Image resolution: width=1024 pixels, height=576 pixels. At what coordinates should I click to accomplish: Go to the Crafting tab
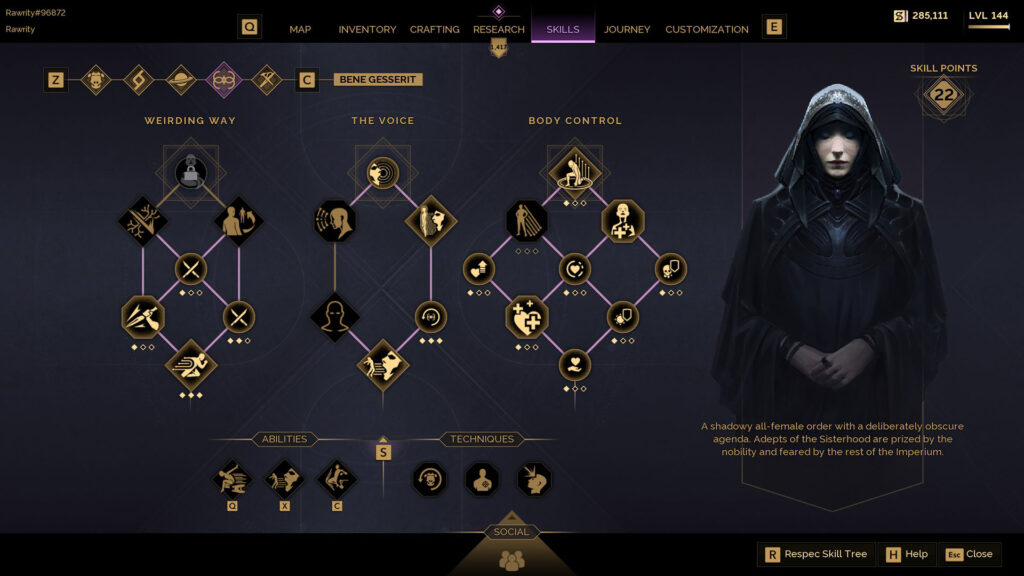435,29
